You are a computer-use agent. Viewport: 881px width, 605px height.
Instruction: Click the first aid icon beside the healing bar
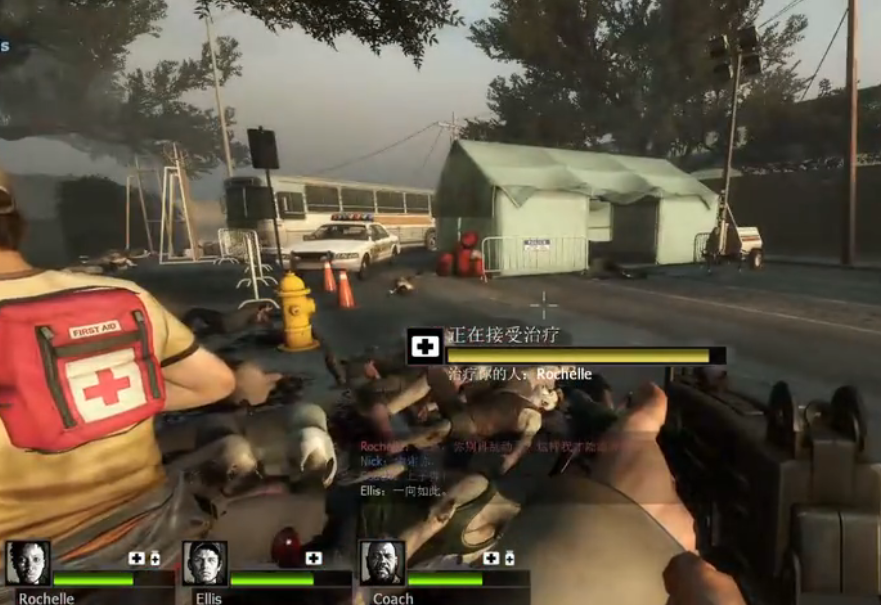click(x=426, y=346)
